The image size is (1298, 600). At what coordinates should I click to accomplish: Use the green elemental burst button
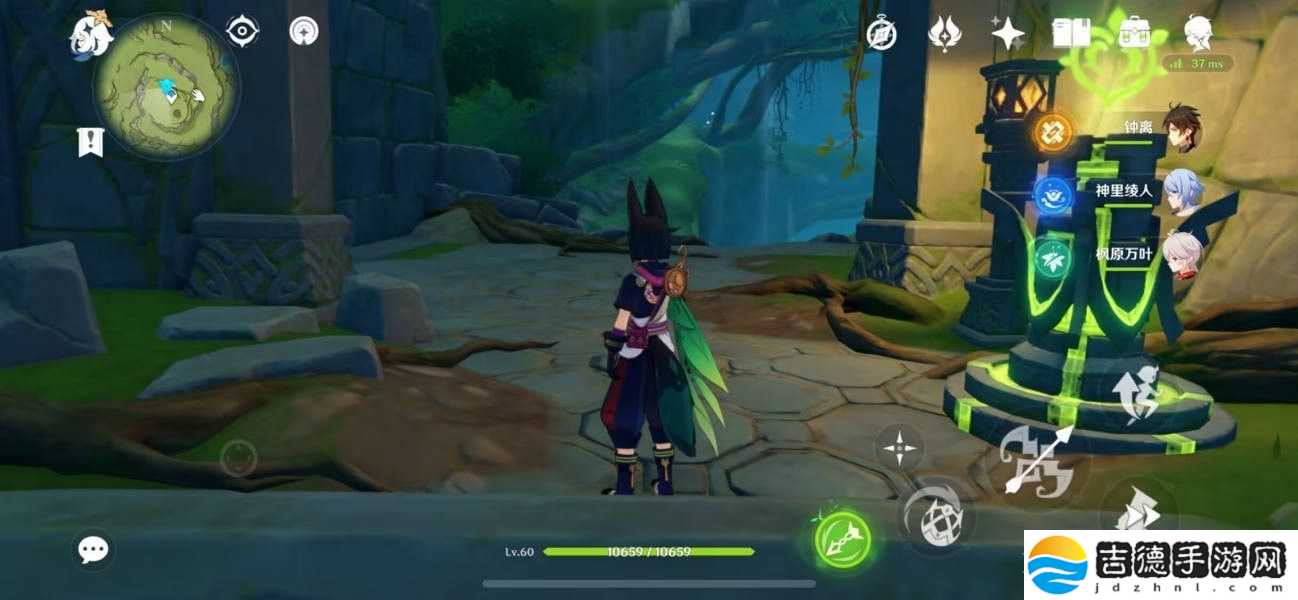841,540
